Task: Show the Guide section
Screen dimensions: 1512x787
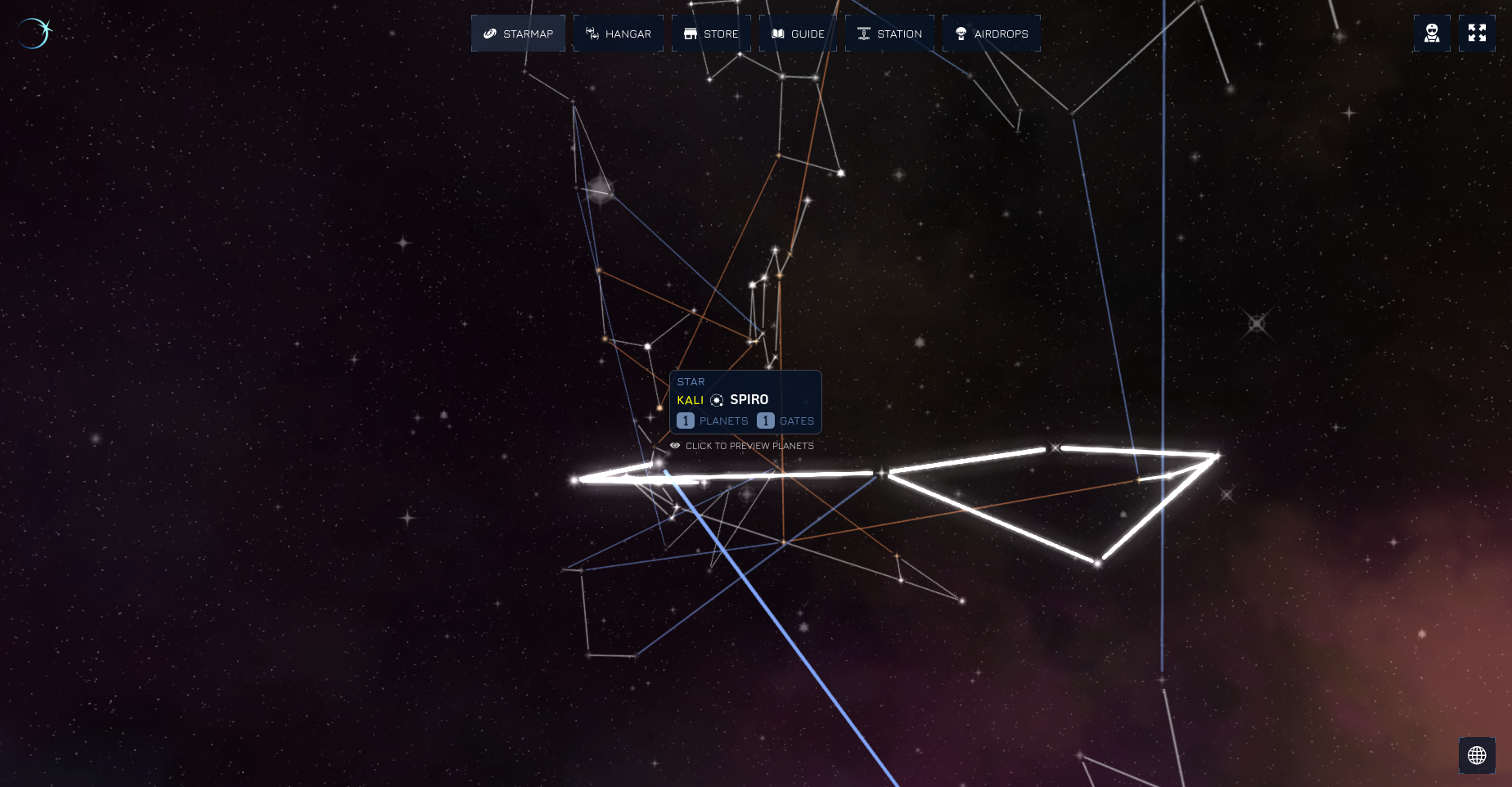Action: (798, 34)
